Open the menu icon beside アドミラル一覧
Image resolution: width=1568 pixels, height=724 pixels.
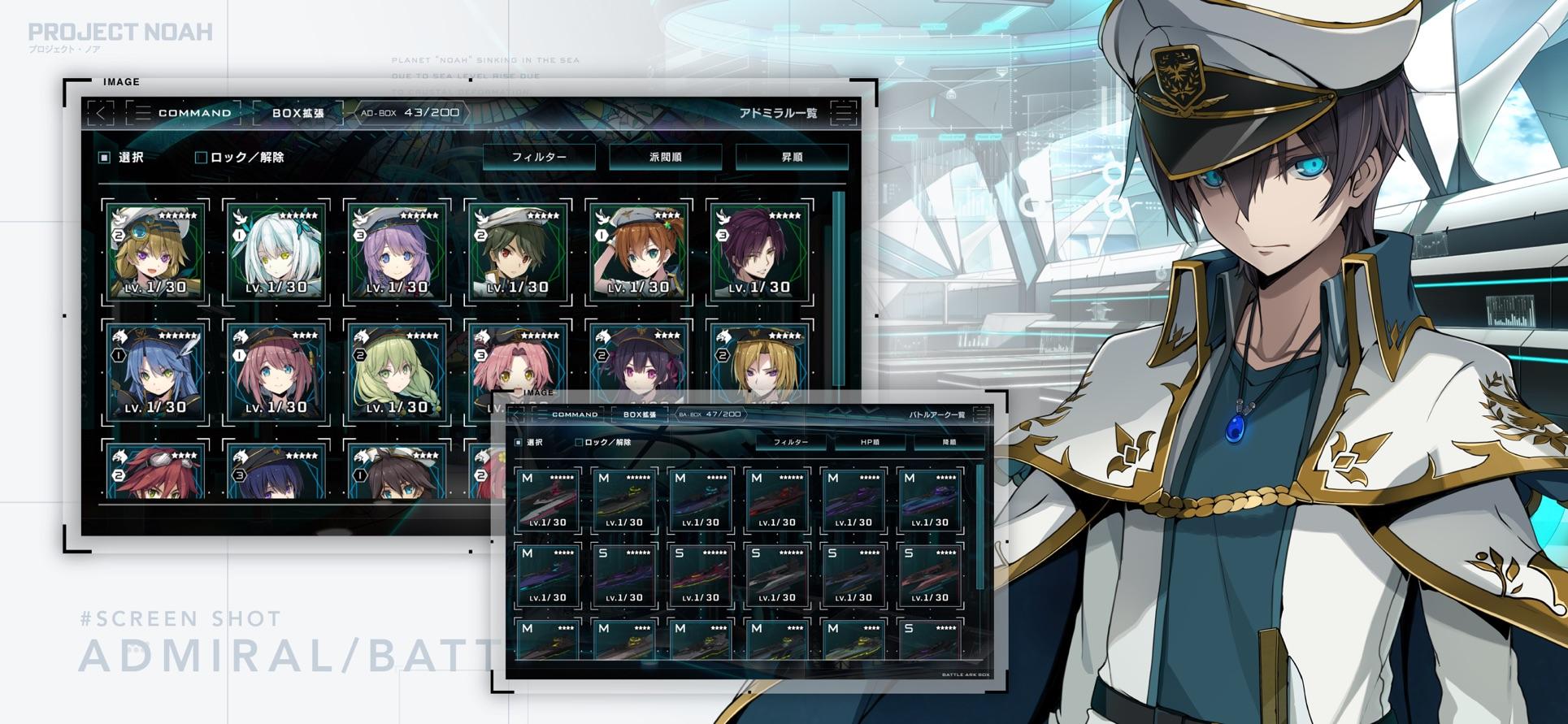click(844, 113)
